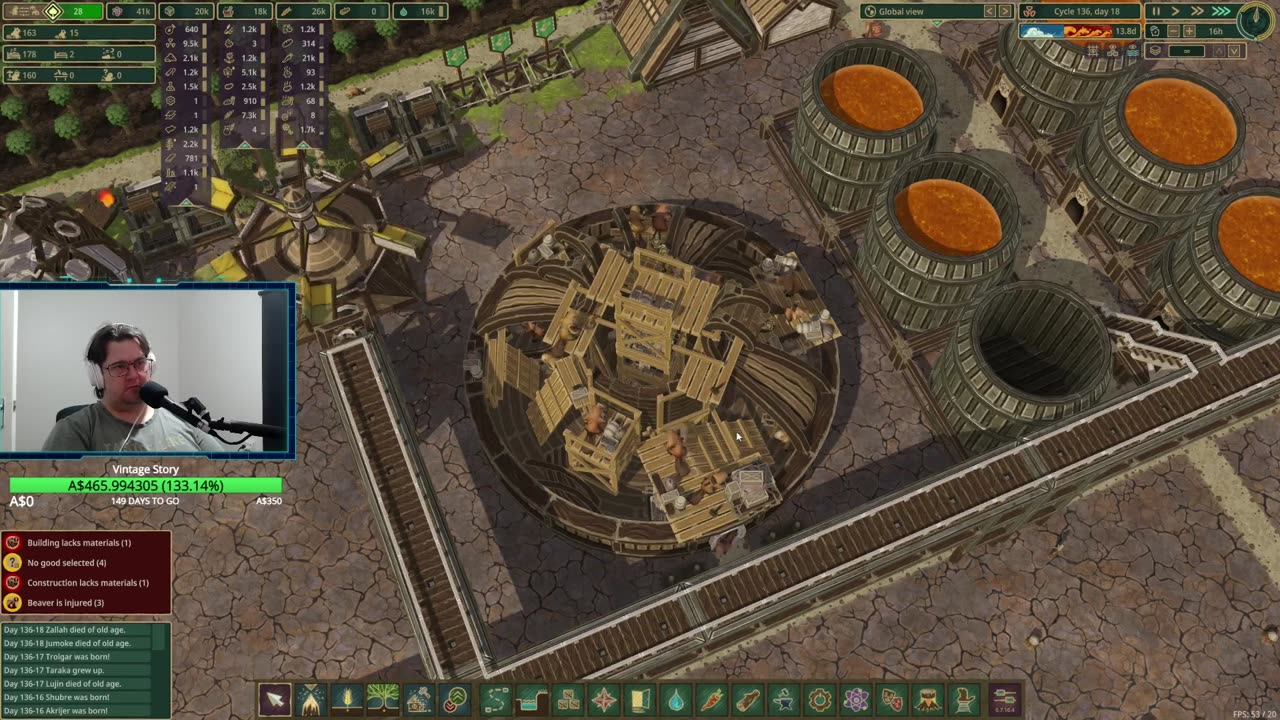
Task: Select the tree planting tool
Action: click(x=382, y=698)
